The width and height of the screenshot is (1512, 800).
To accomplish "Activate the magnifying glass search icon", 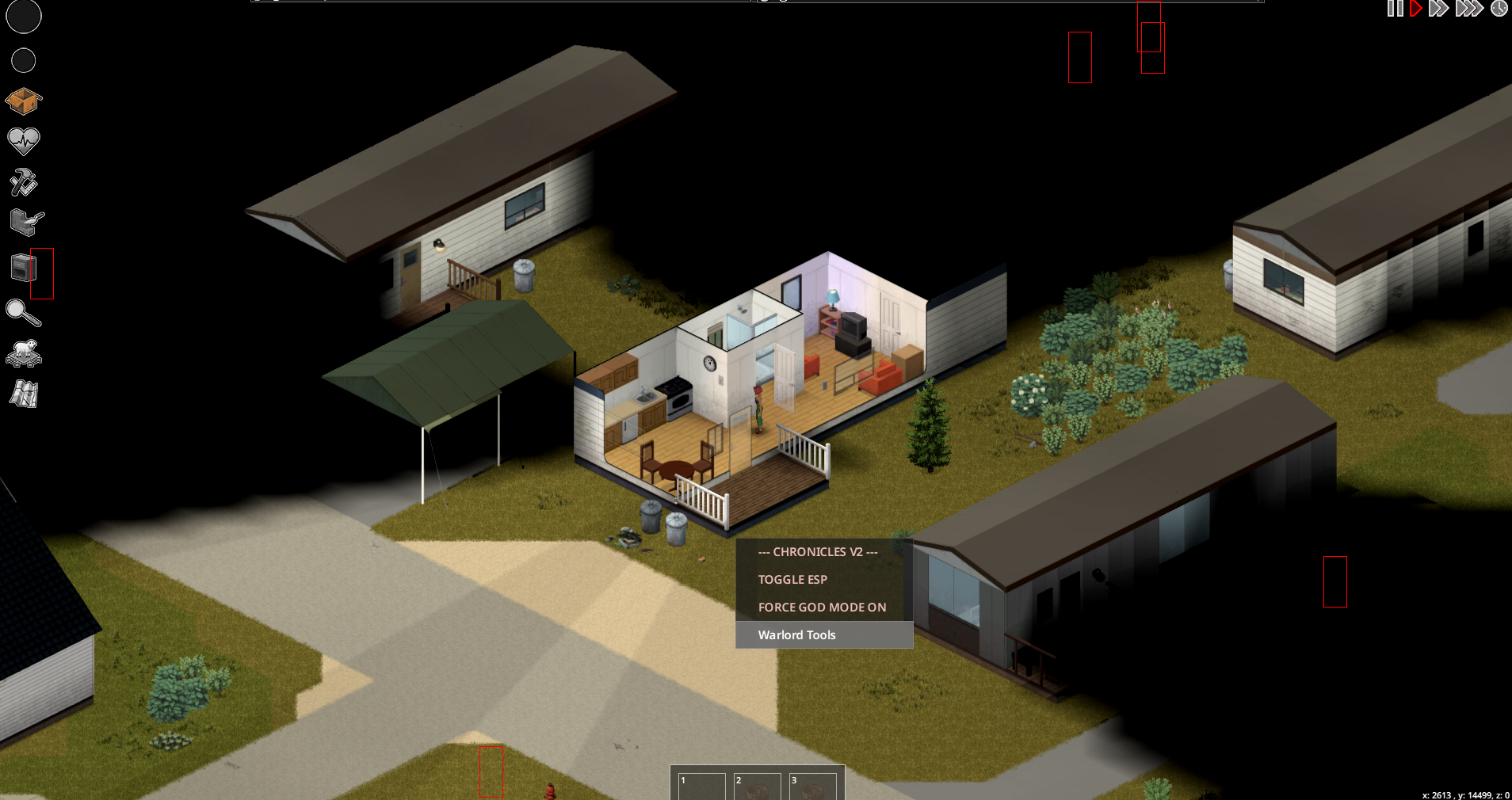I will coord(23,313).
